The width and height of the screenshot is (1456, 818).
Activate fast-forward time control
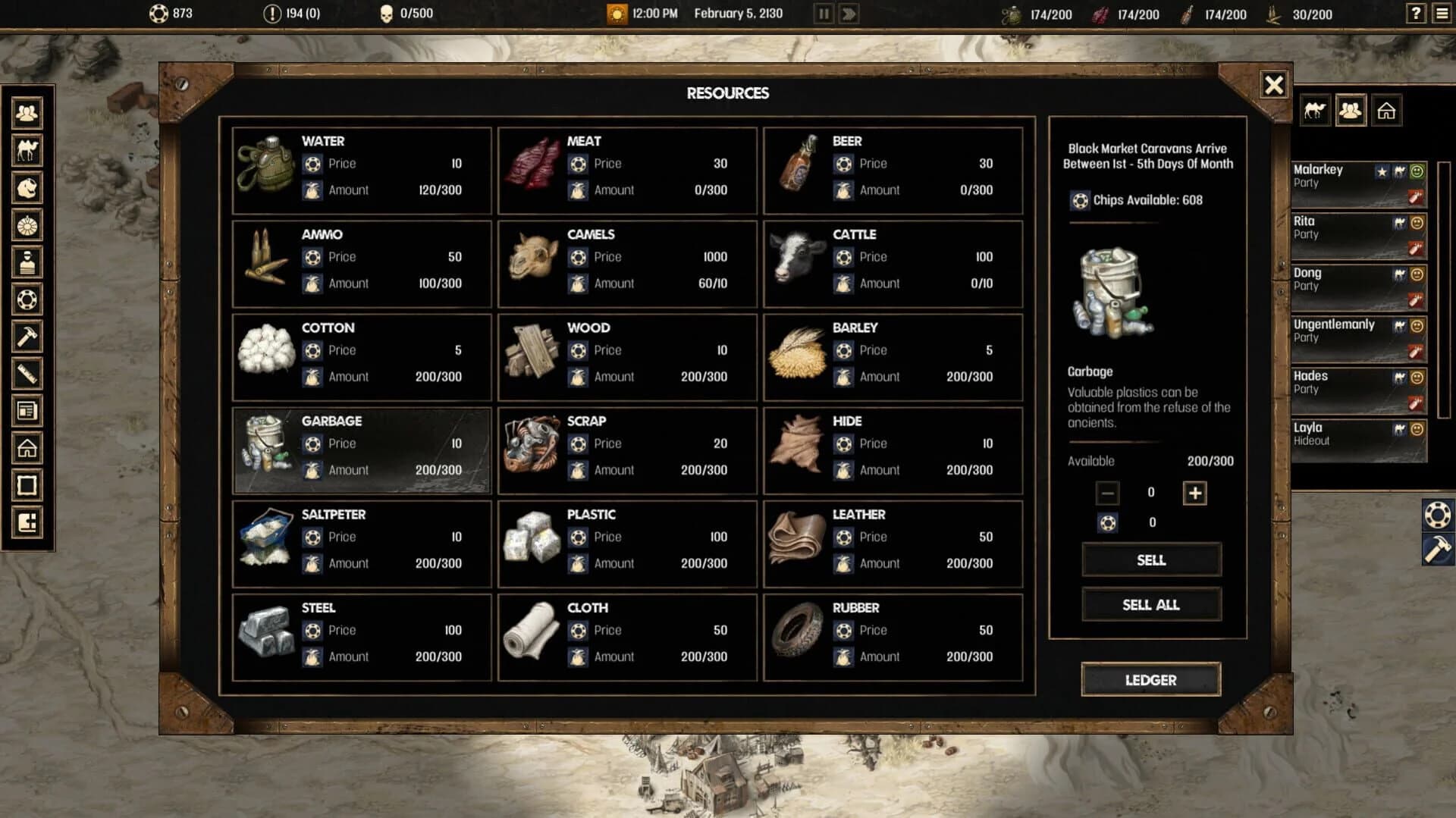click(849, 13)
